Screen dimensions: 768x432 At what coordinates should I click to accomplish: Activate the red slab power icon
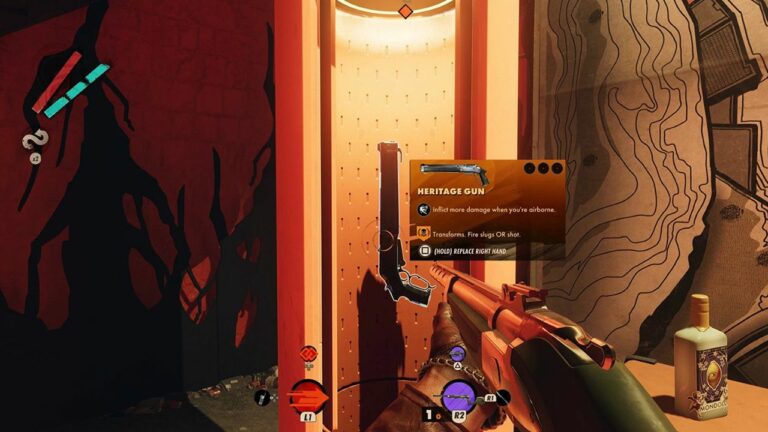(x=309, y=353)
